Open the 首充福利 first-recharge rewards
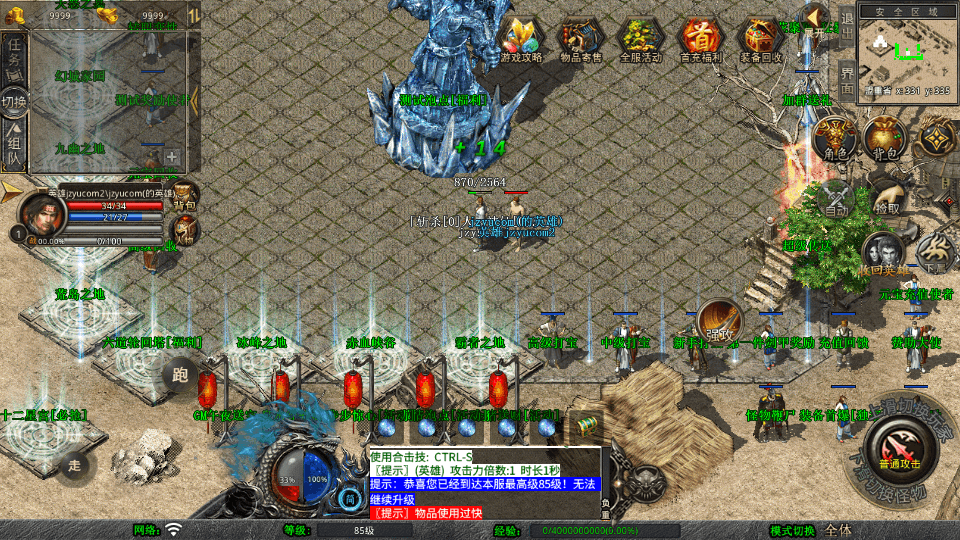The height and width of the screenshot is (540, 960). tap(701, 38)
